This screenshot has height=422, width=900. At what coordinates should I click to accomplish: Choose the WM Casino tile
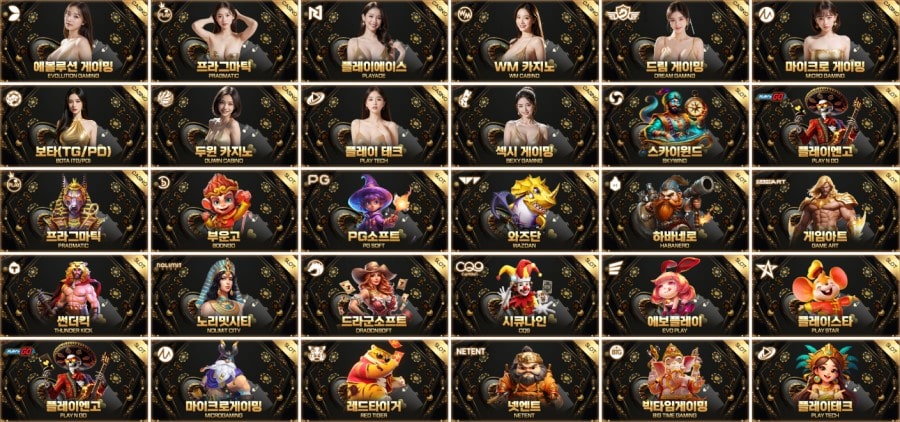525,40
